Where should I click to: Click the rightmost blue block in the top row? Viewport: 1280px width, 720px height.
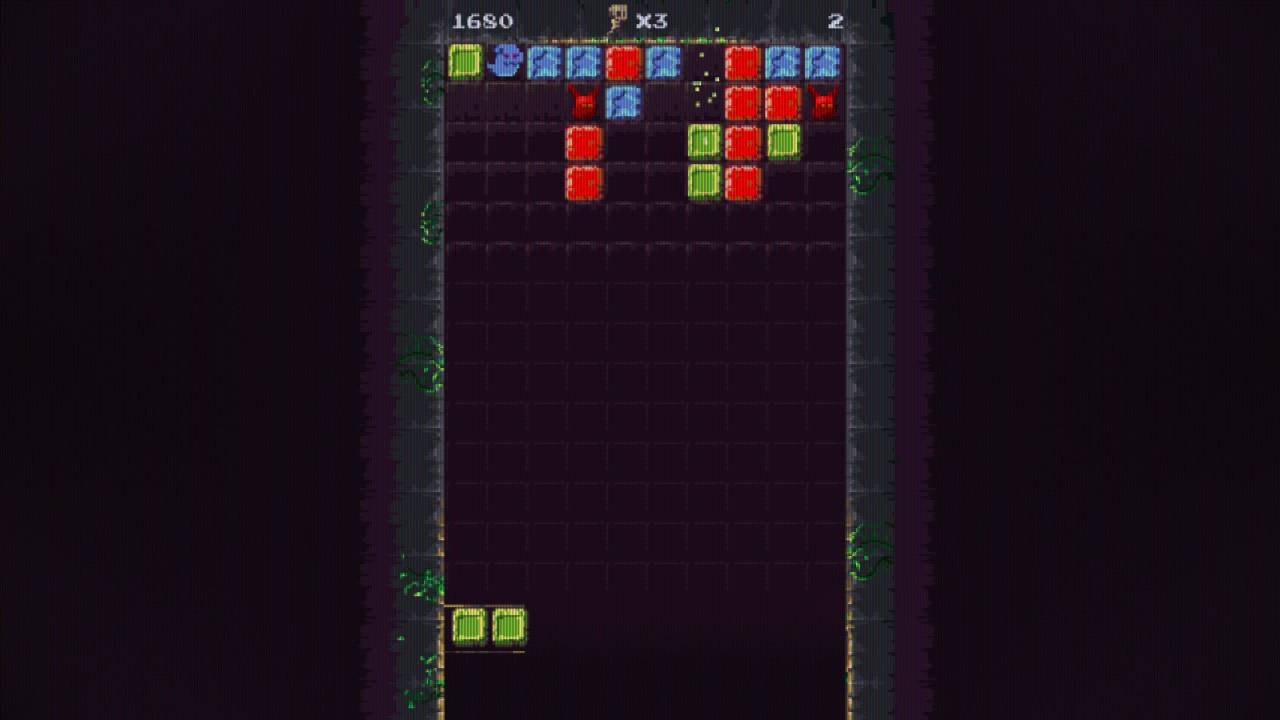pos(820,64)
